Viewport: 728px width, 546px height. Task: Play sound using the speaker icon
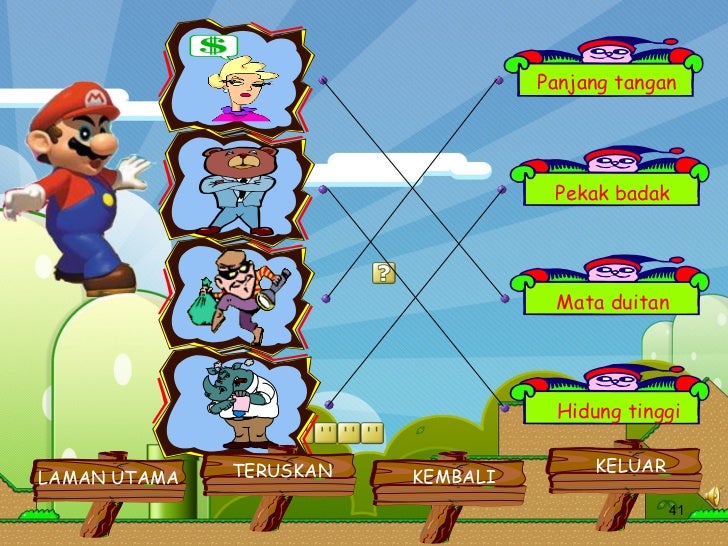pos(709,495)
